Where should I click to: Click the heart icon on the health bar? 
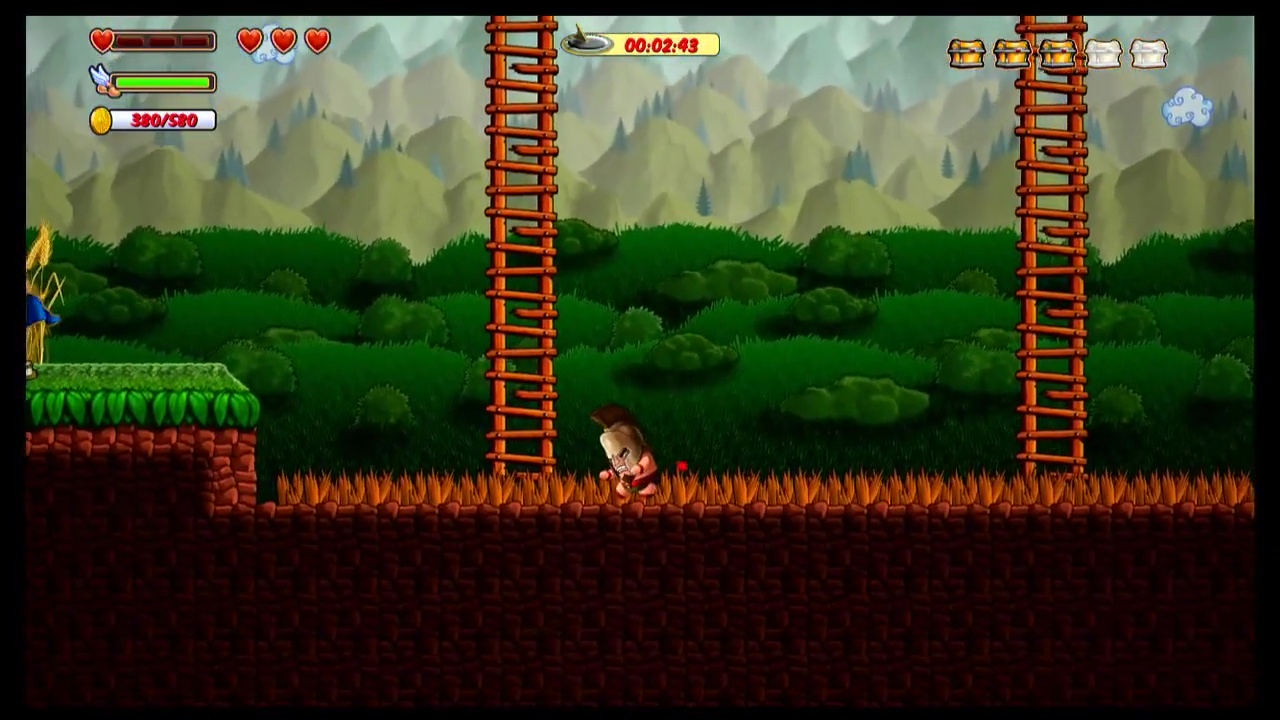tap(102, 41)
